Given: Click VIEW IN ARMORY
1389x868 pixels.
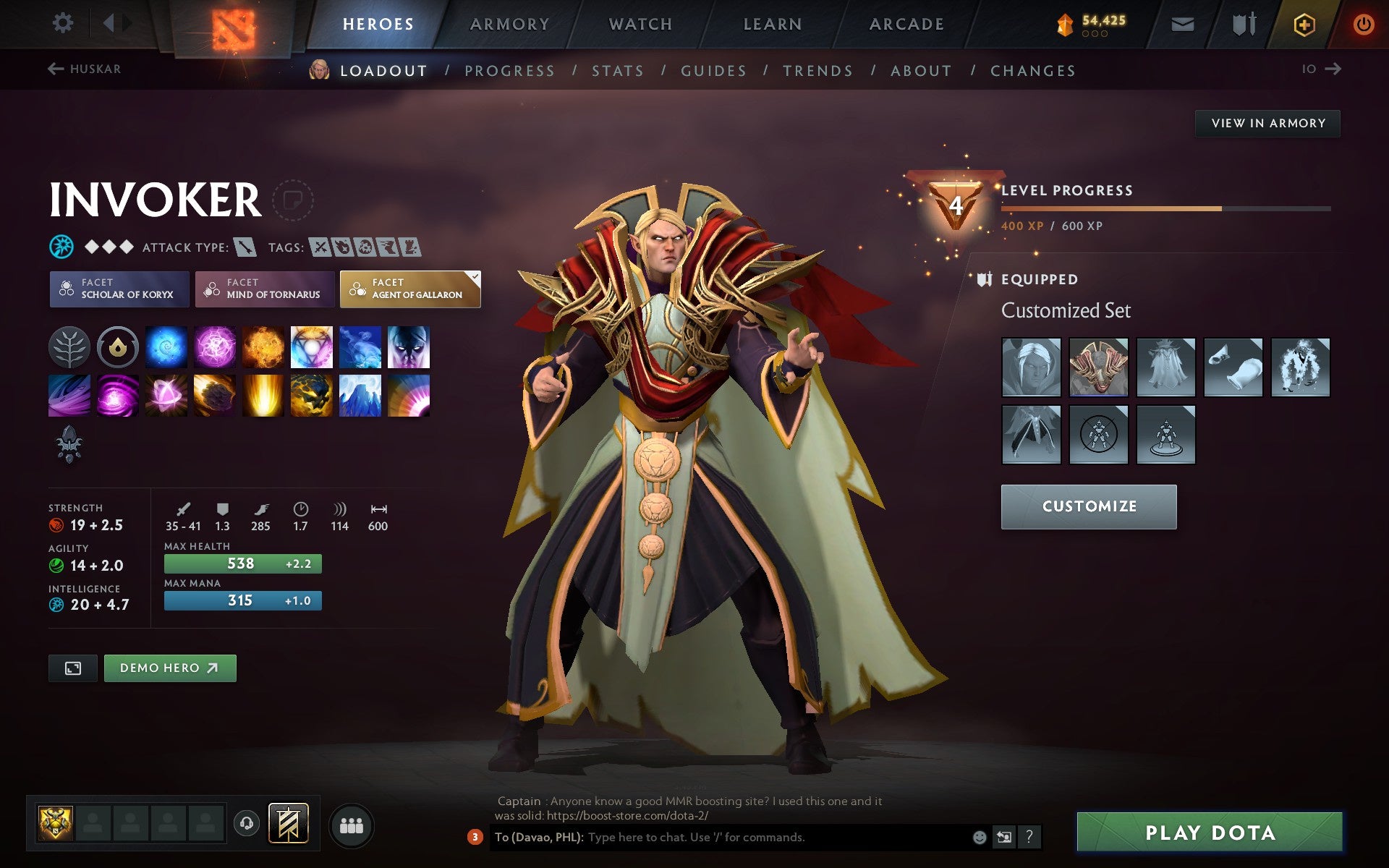Looking at the screenshot, I should [x=1267, y=123].
